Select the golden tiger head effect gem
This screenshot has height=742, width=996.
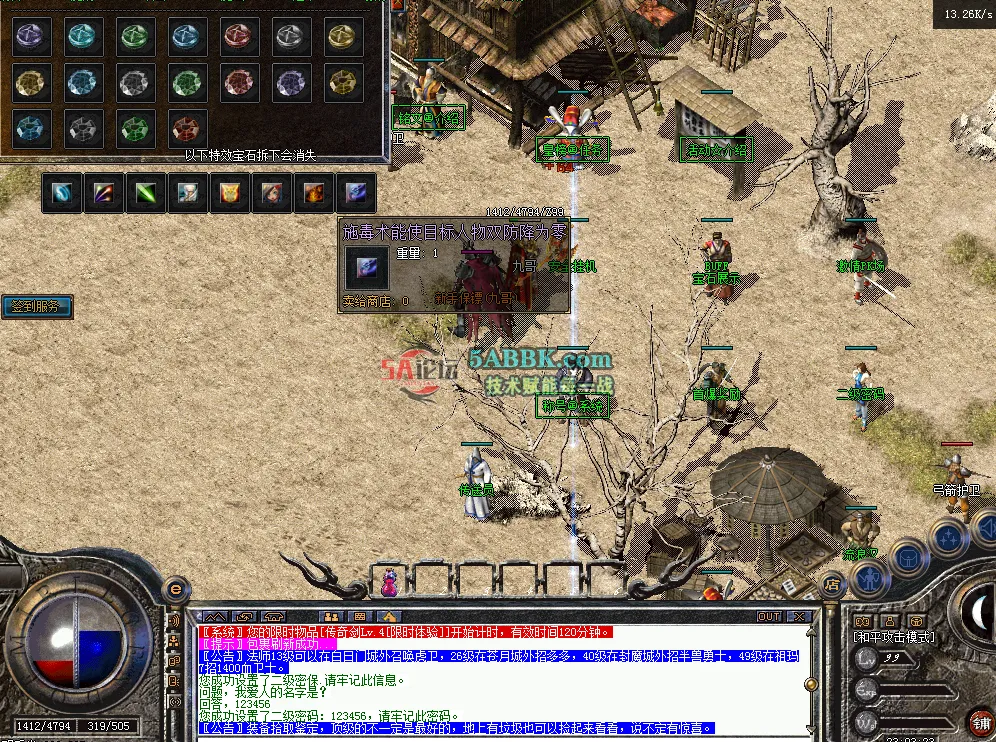click(230, 193)
